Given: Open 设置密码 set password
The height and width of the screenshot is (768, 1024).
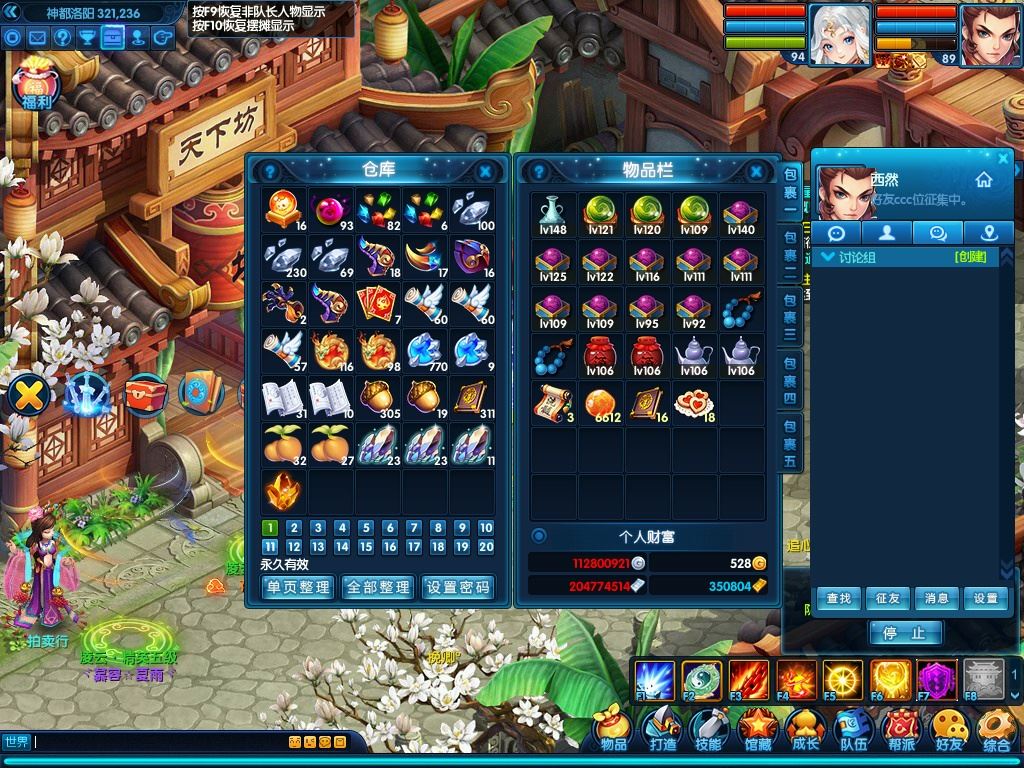Looking at the screenshot, I should tap(458, 587).
